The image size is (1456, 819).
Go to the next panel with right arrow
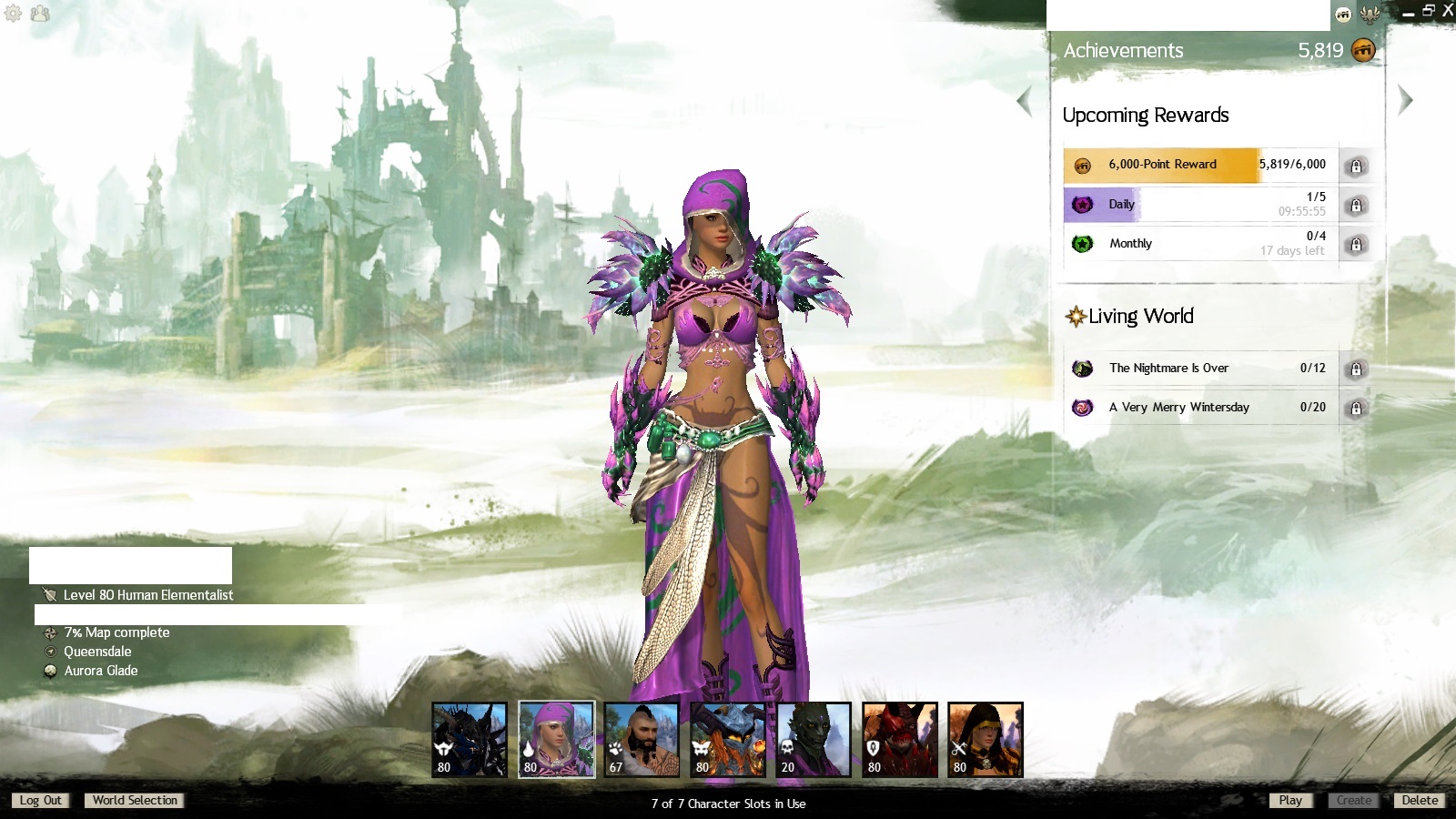[1405, 100]
